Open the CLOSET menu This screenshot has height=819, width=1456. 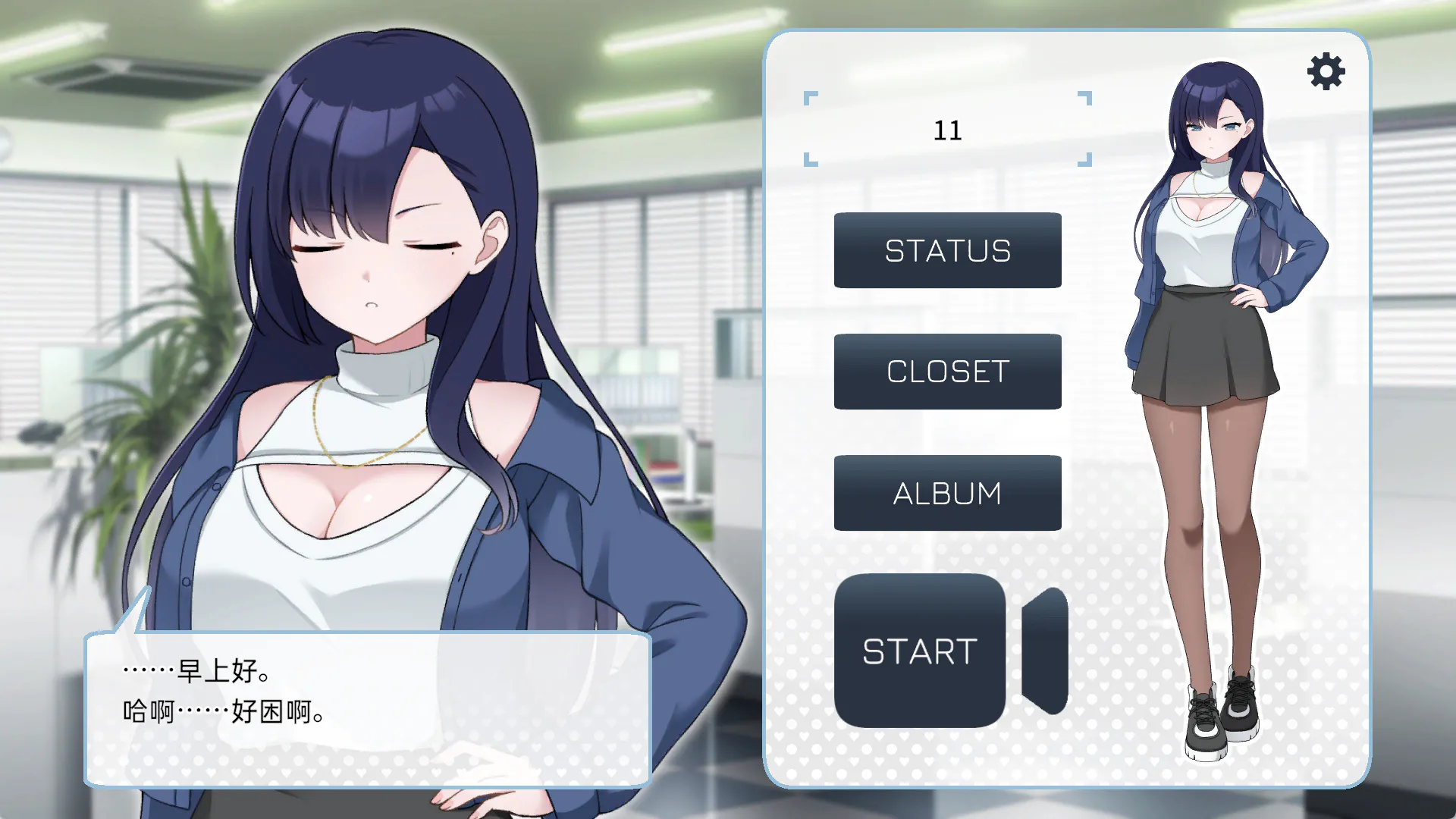[x=947, y=372]
